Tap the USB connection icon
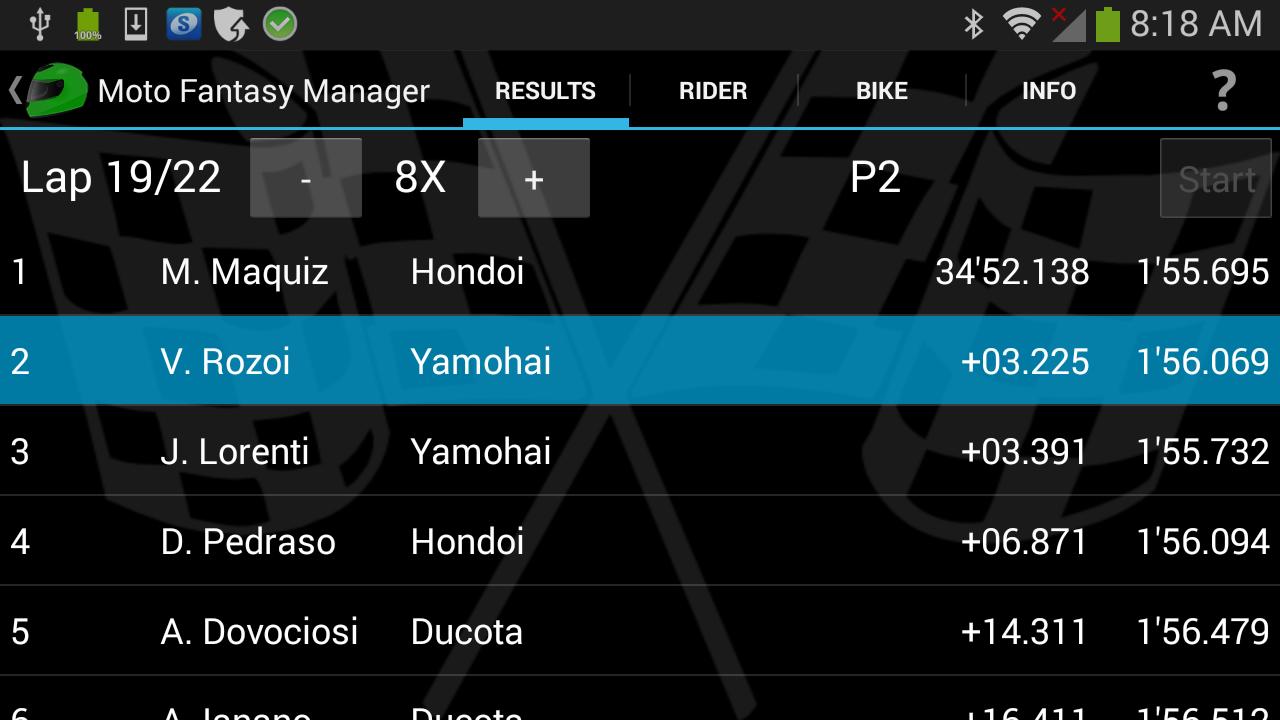This screenshot has width=1280, height=720. pyautogui.click(x=38, y=22)
